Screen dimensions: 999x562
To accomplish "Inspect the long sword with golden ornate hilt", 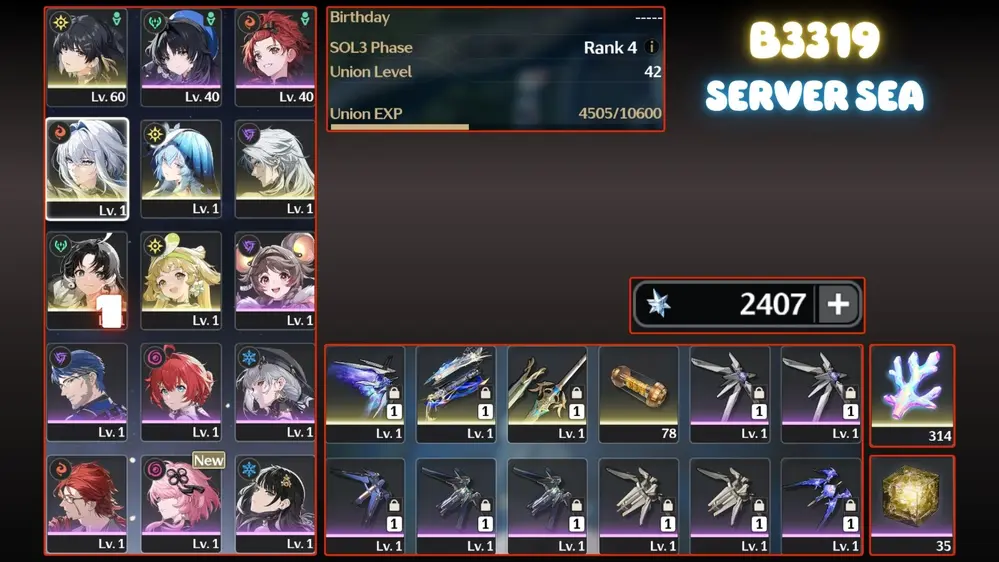I will pos(547,394).
